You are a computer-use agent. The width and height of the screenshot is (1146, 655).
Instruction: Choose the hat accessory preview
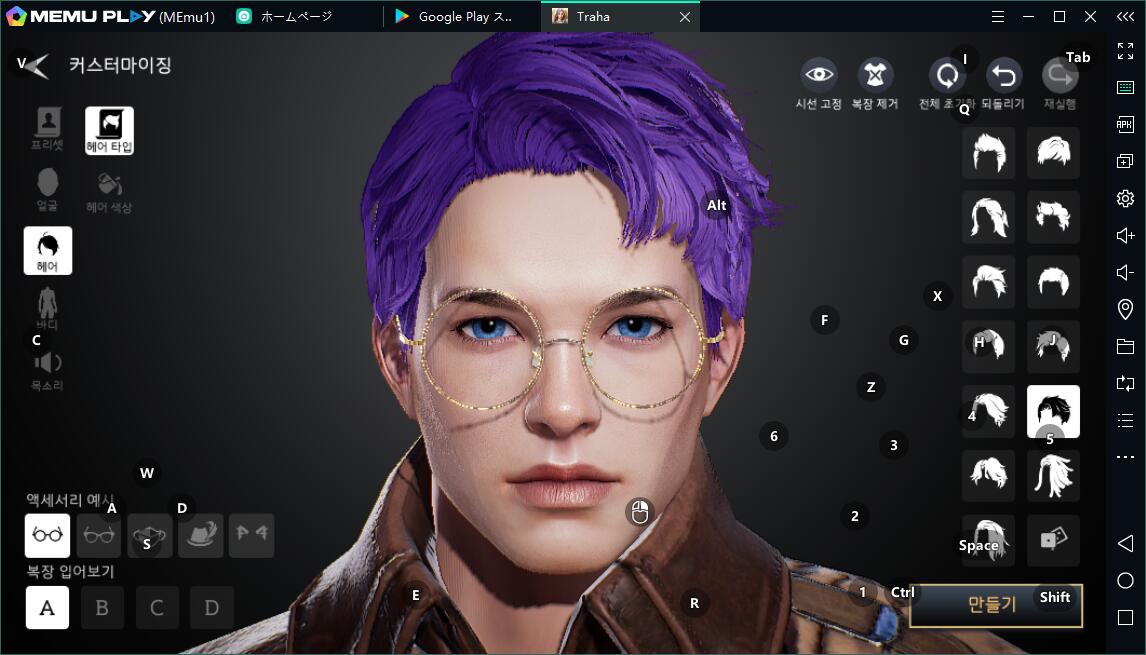[200, 535]
